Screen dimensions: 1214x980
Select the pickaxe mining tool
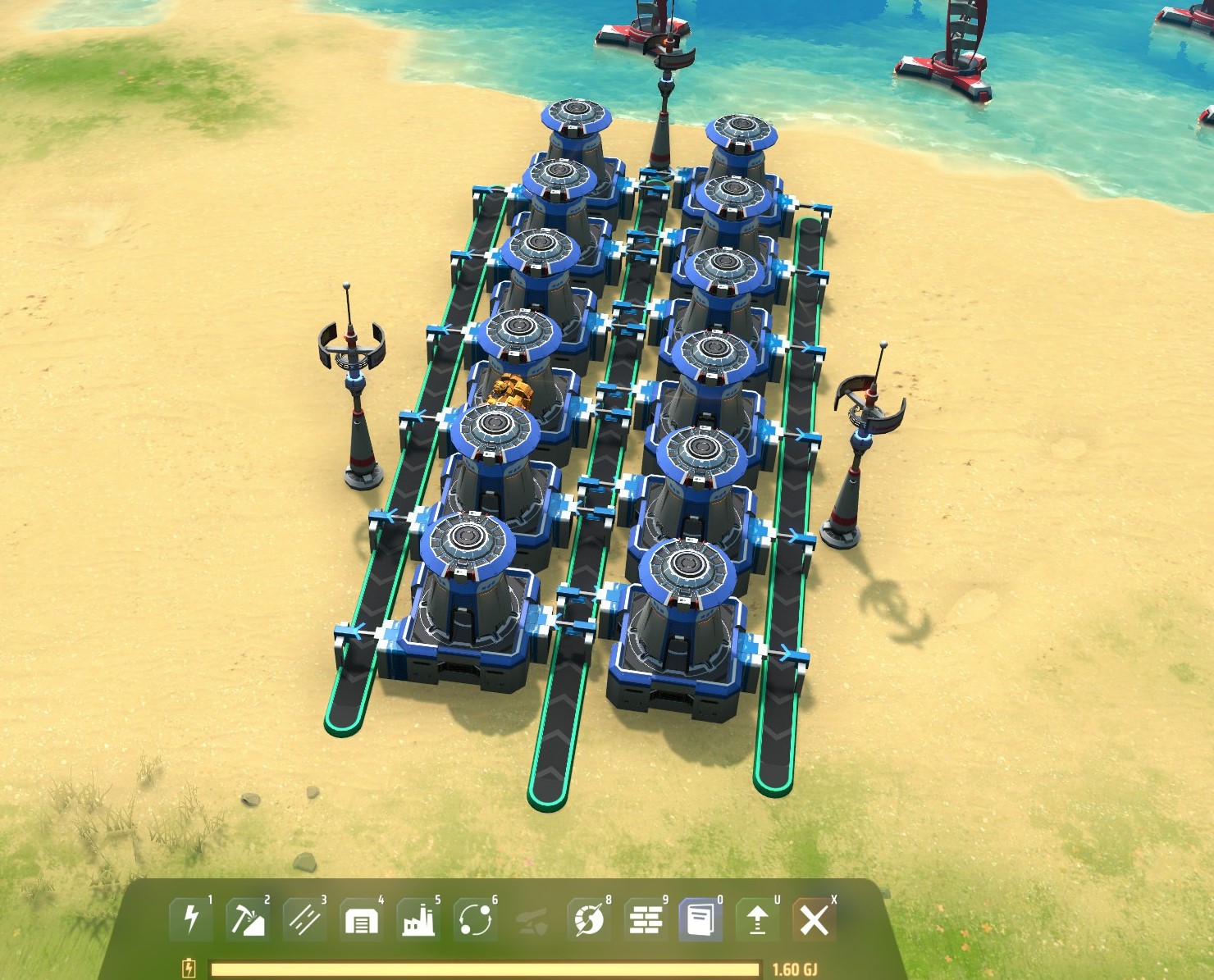248,922
